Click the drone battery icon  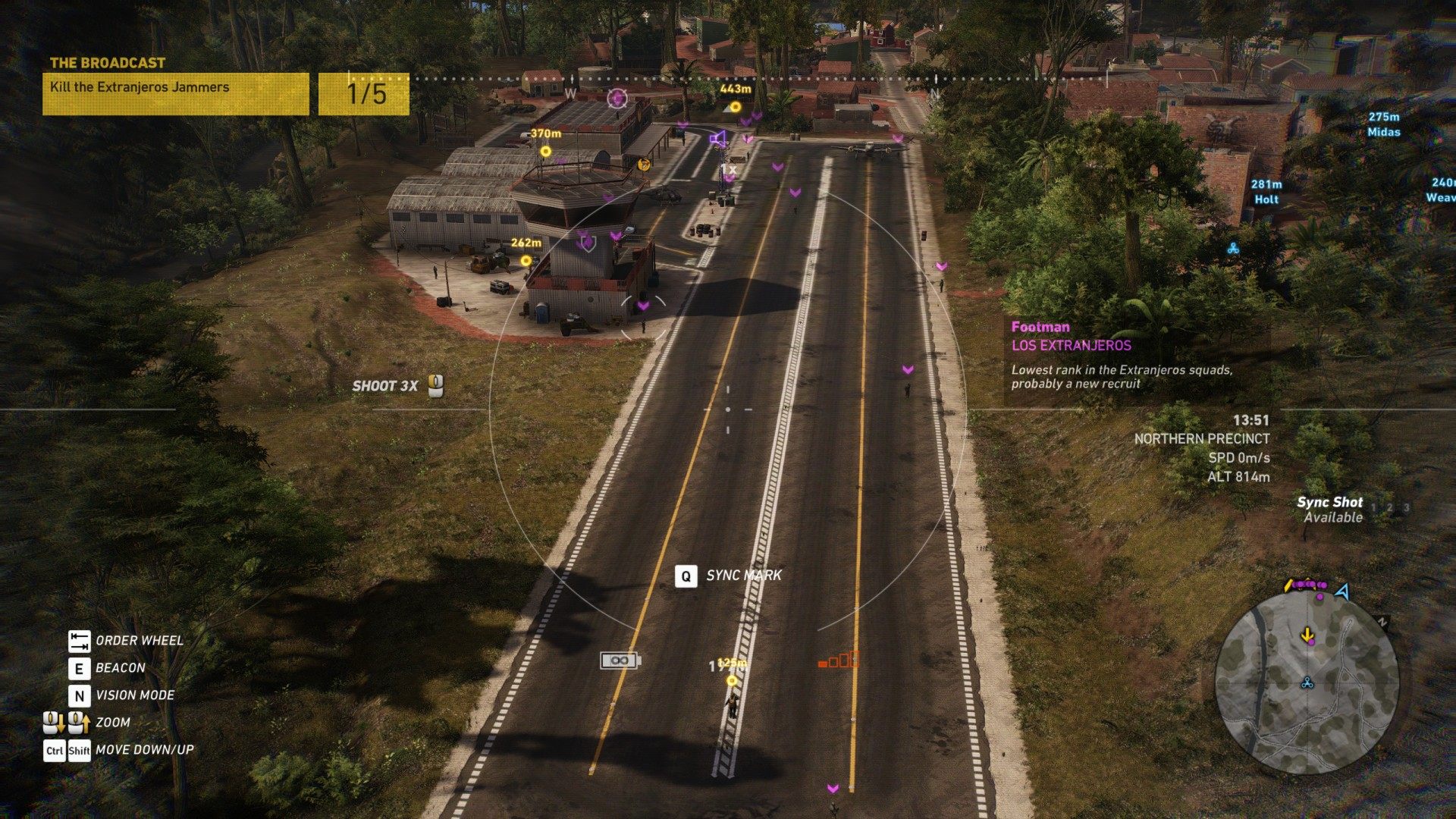click(x=620, y=661)
